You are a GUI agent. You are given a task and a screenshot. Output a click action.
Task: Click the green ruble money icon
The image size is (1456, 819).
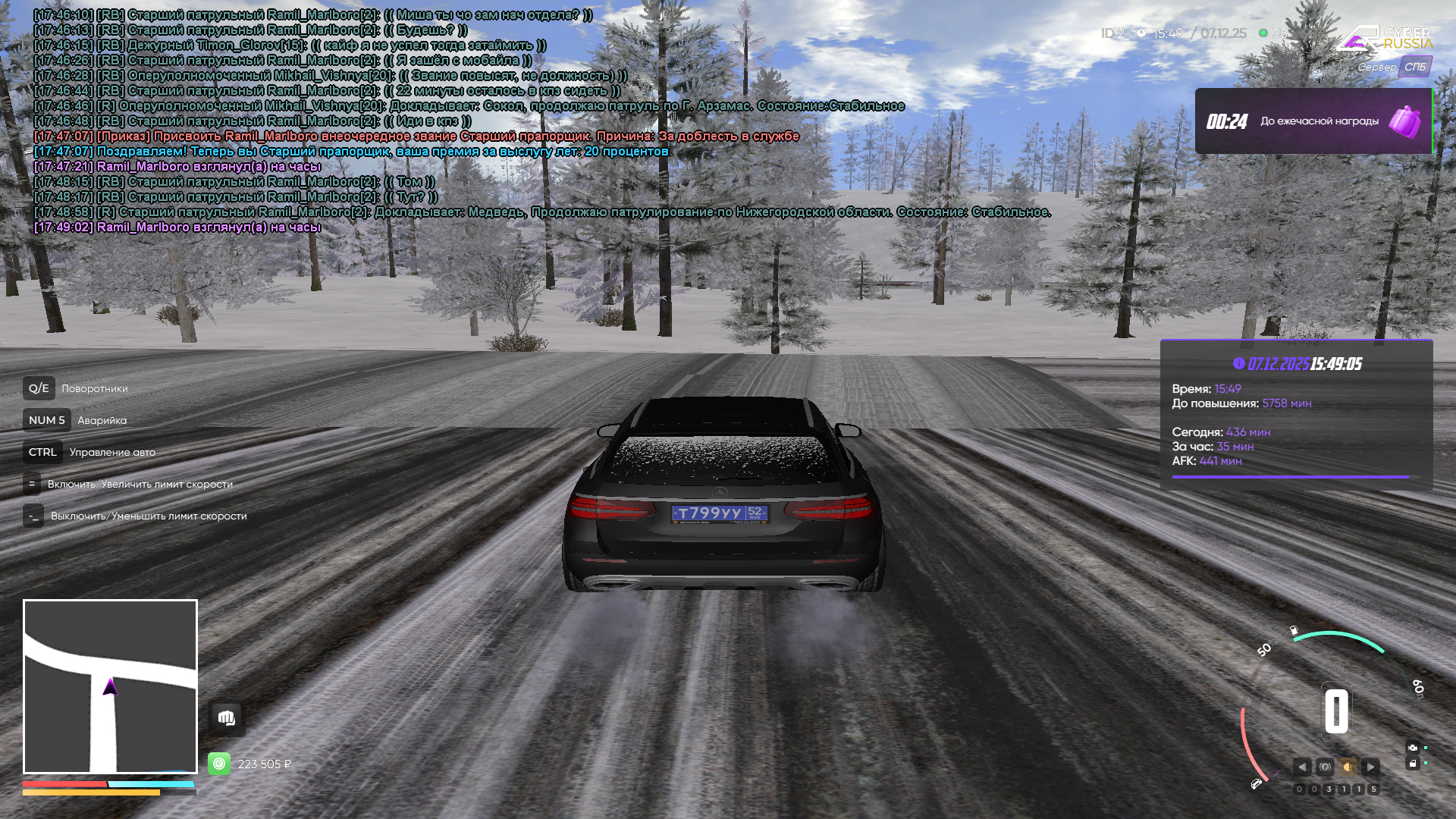click(x=219, y=764)
